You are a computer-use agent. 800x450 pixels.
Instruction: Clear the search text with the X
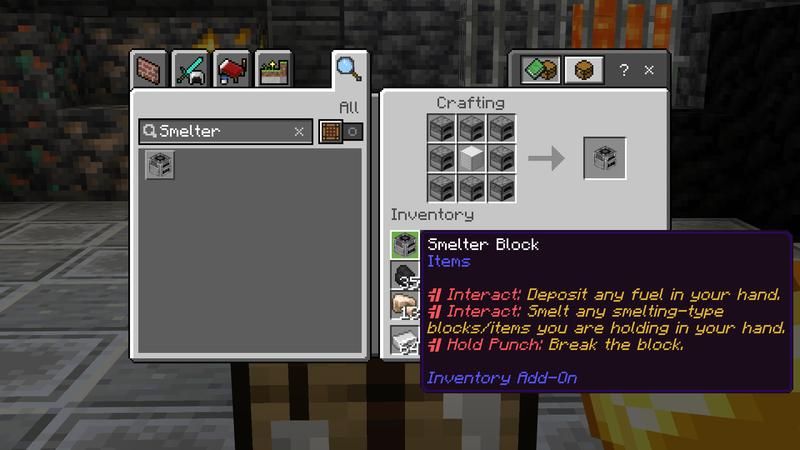point(298,131)
